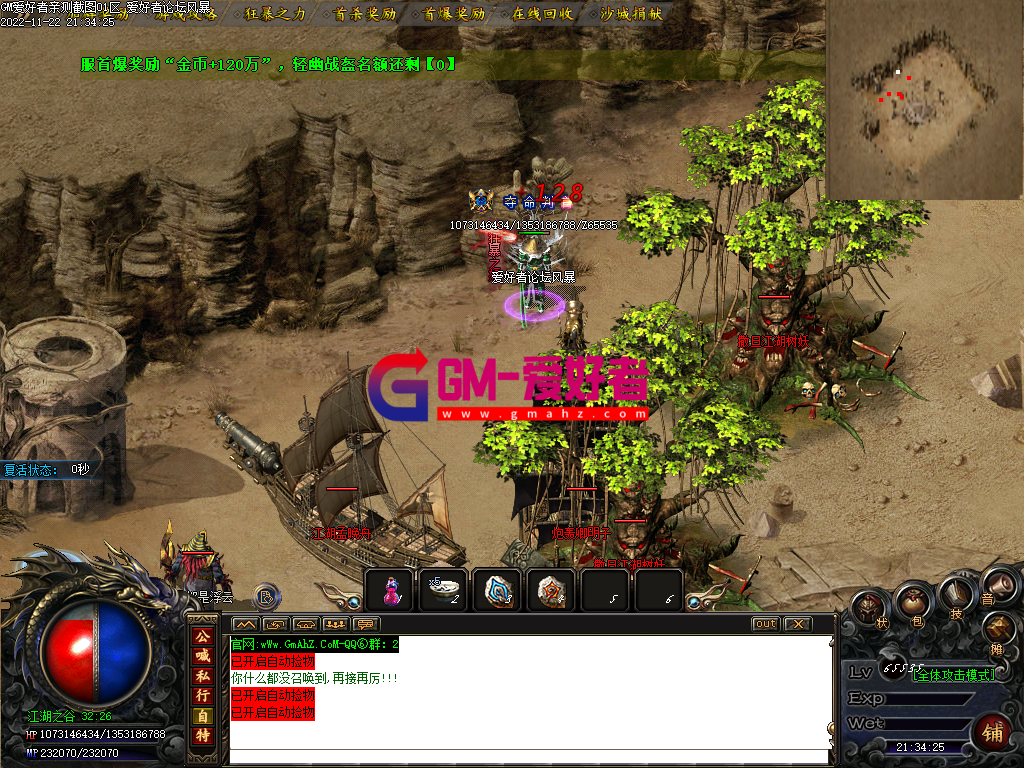Choose the 沙城捐献 donation menu
Image resolution: width=1024 pixels, height=768 pixels.
point(631,14)
